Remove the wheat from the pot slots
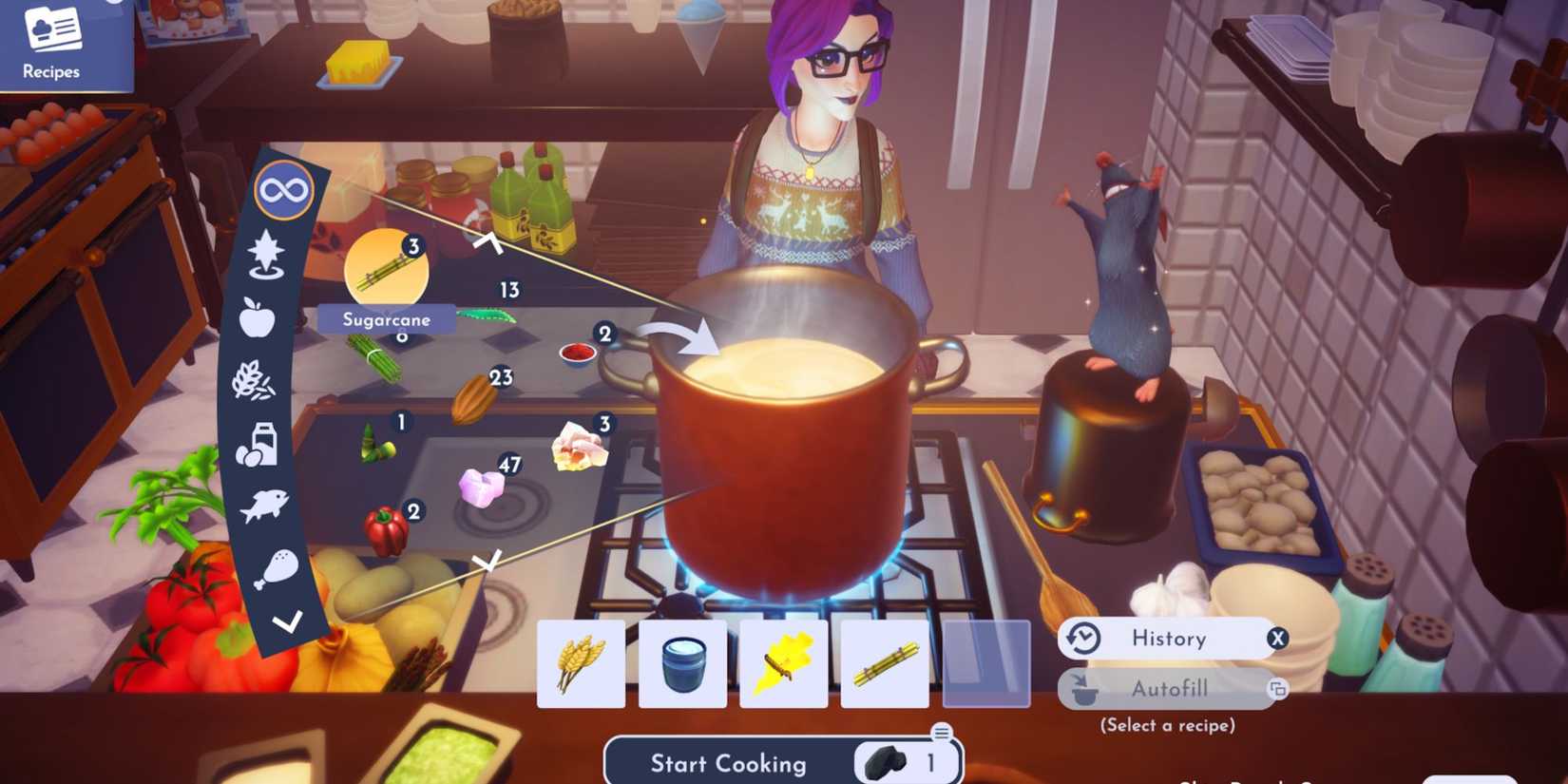Viewport: 1568px width, 784px height. click(582, 665)
